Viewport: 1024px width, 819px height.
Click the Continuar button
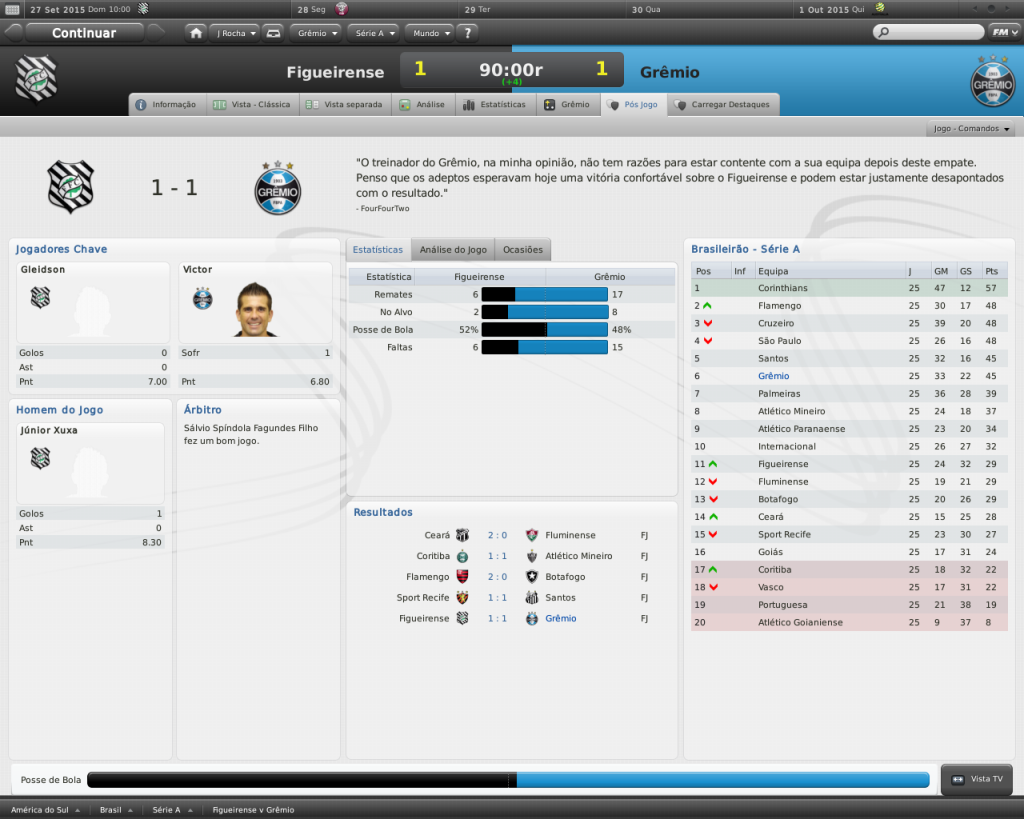coord(84,33)
